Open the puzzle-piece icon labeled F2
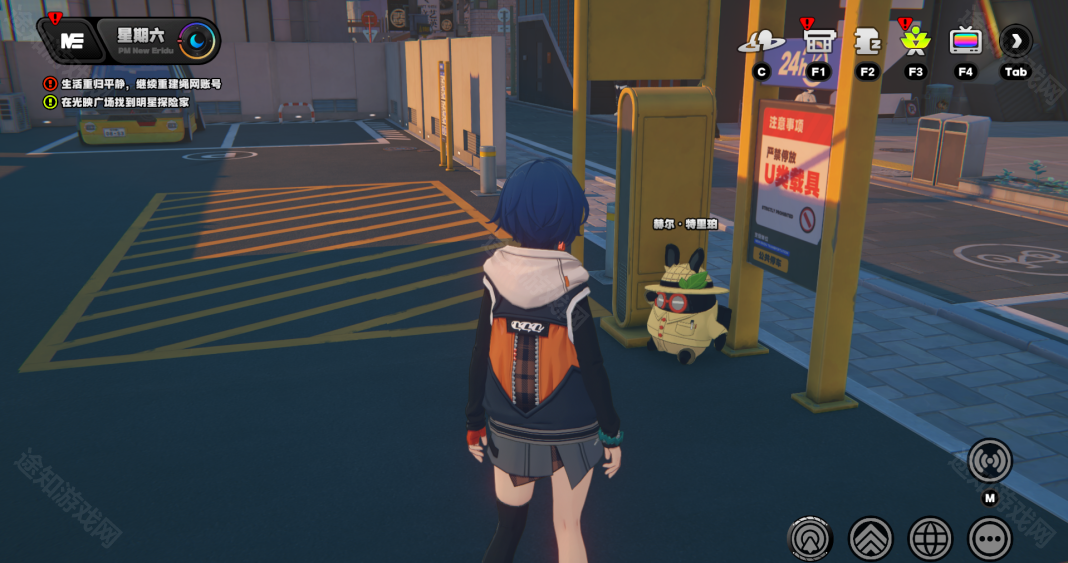Viewport: 1068px width, 563px height. pos(867,42)
